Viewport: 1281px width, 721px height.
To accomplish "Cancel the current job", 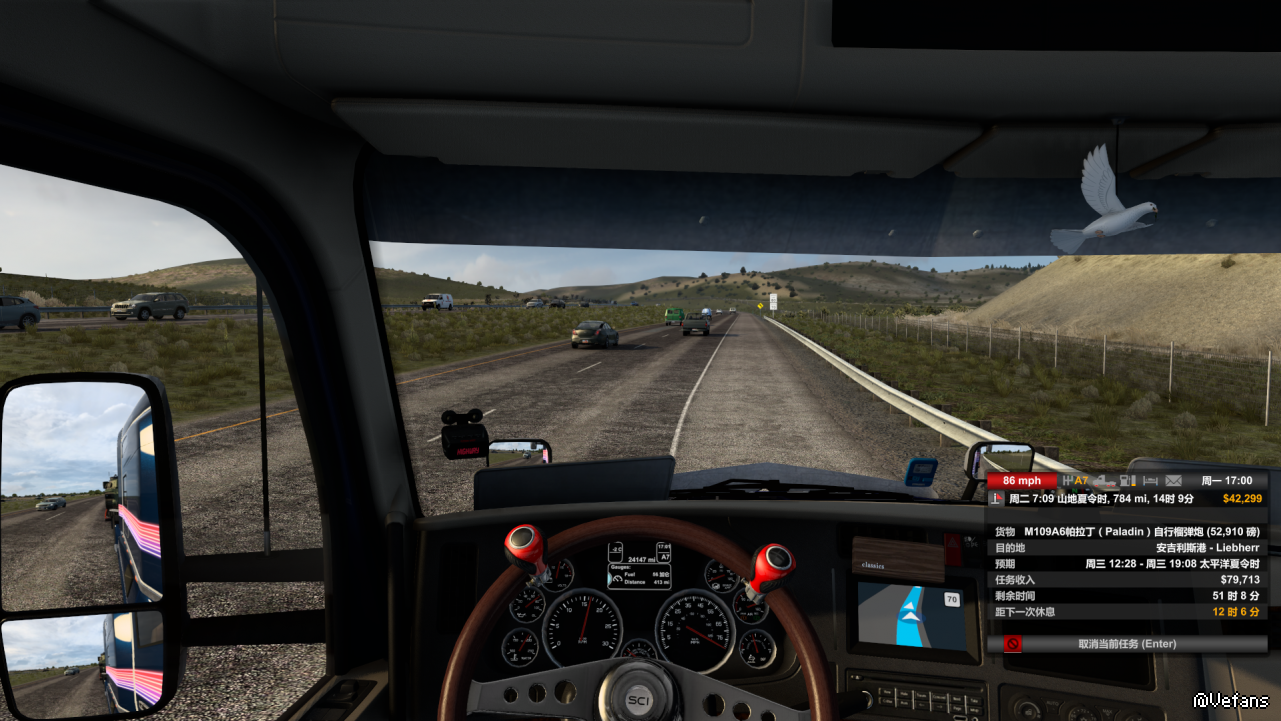I will (1127, 644).
